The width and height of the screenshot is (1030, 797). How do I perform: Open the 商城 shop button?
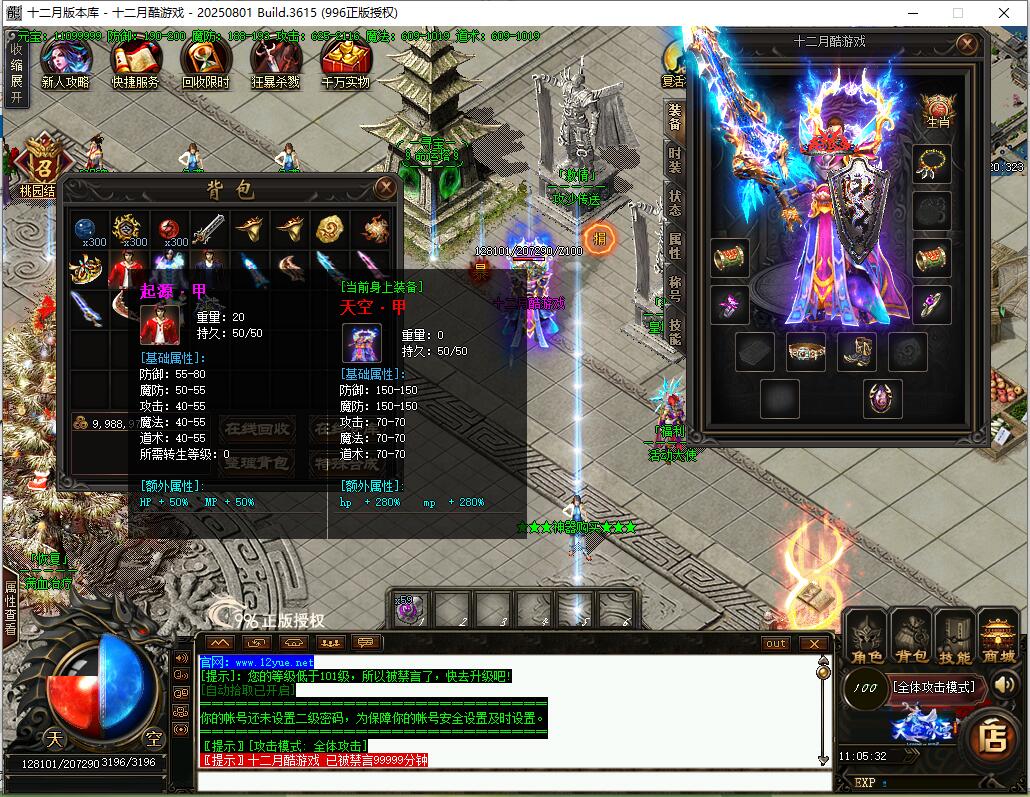click(x=997, y=637)
